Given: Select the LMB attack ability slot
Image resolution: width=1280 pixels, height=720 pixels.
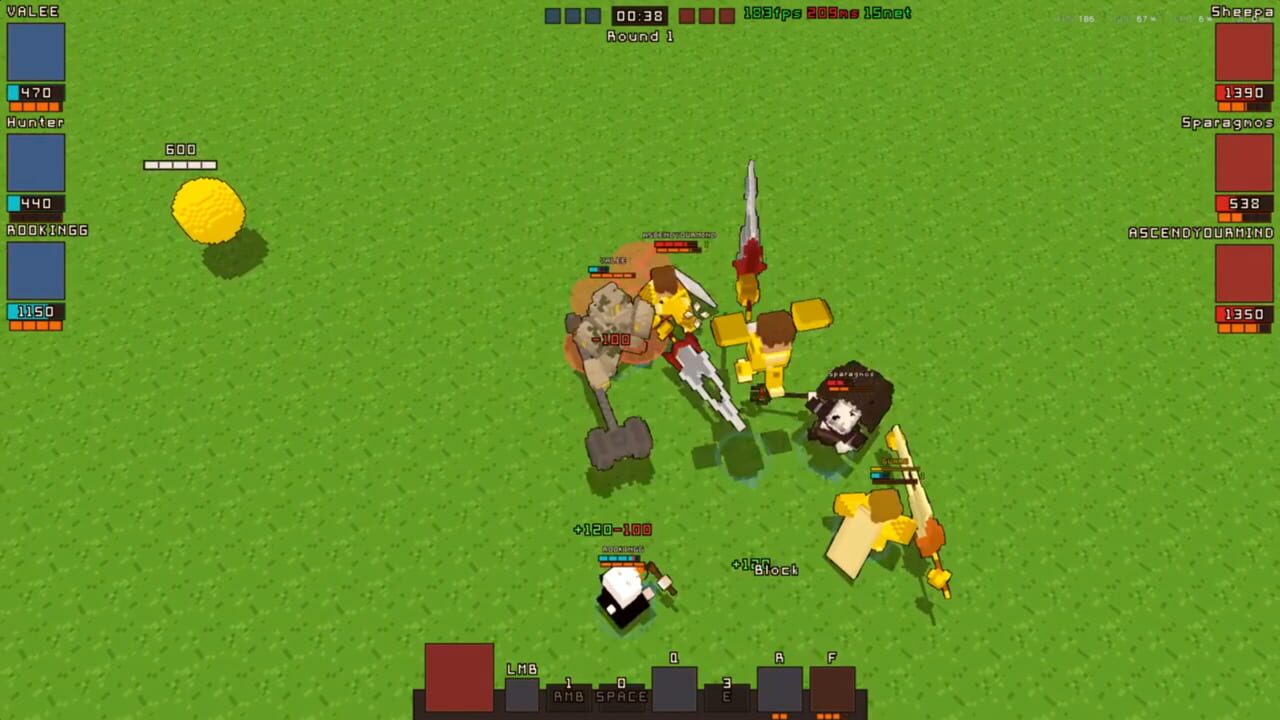Looking at the screenshot, I should point(522,694).
